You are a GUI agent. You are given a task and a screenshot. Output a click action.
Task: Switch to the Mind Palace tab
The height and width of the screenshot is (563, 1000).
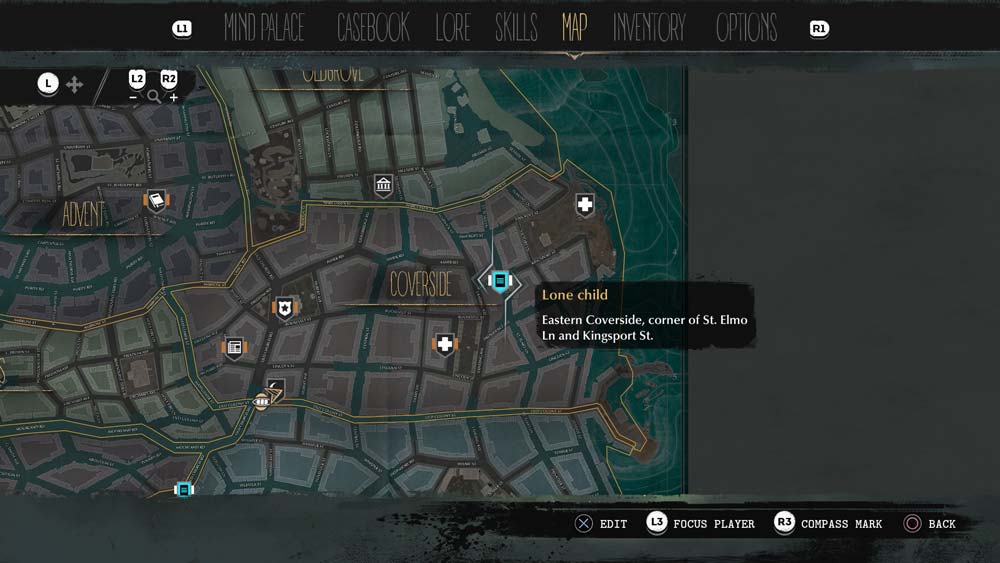264,28
